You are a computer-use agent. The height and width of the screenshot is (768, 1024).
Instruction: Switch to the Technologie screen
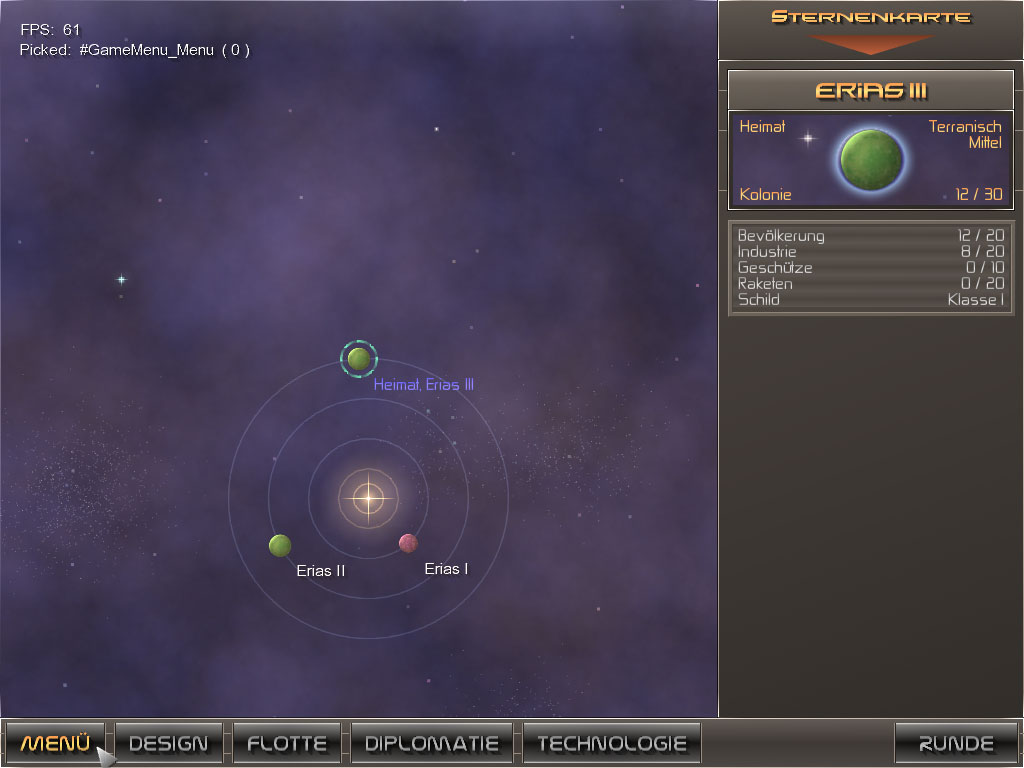611,743
